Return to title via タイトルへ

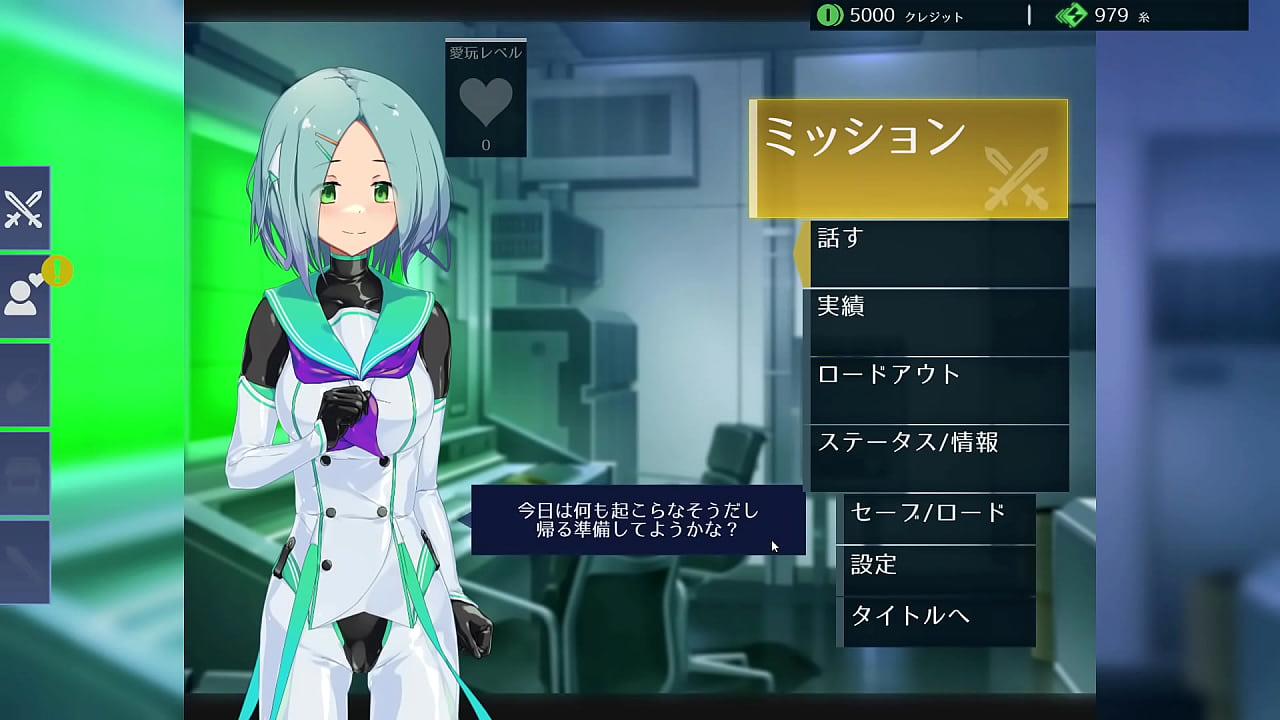point(936,621)
